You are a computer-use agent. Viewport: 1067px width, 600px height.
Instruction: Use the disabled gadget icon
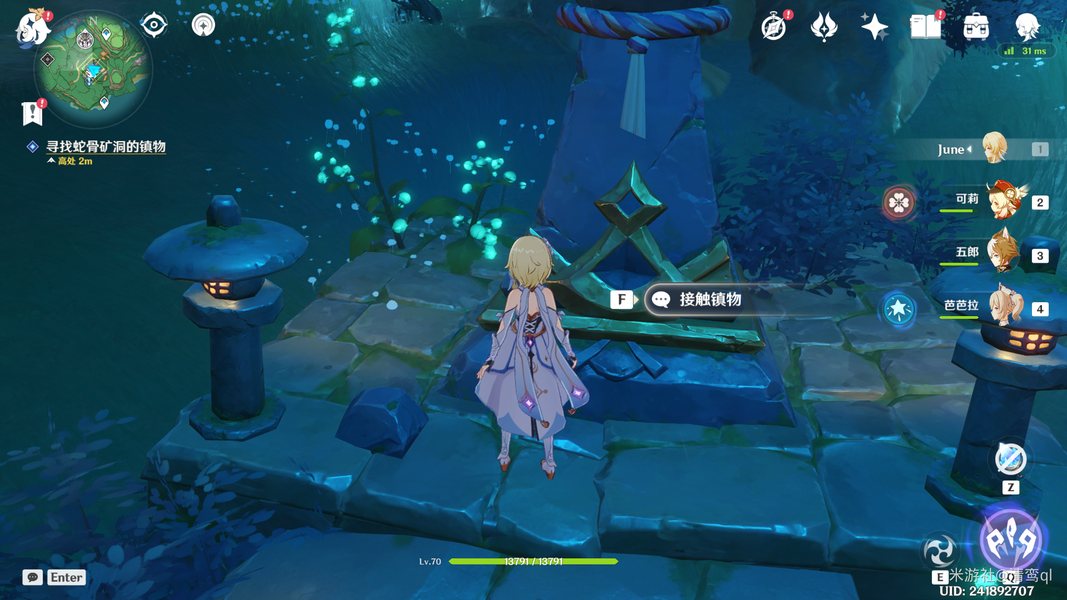pyautogui.click(x=1010, y=459)
